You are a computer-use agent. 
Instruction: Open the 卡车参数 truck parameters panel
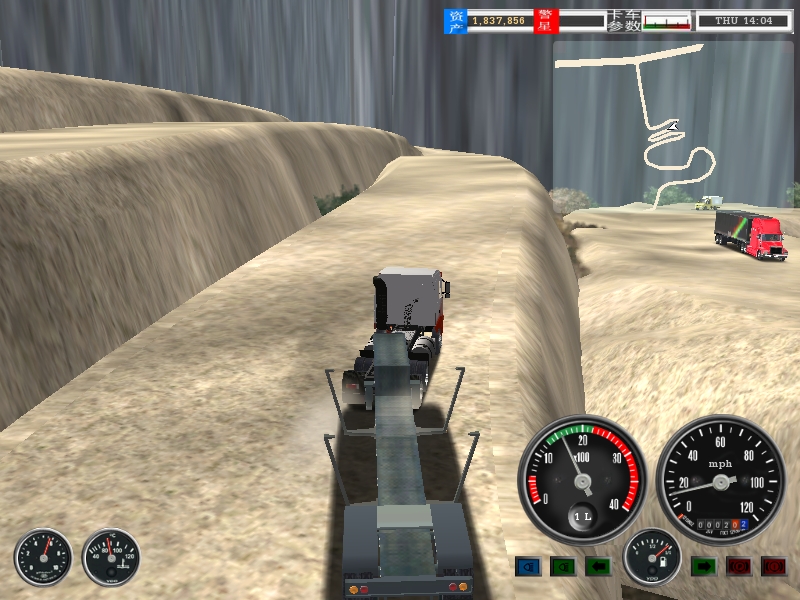click(x=624, y=21)
